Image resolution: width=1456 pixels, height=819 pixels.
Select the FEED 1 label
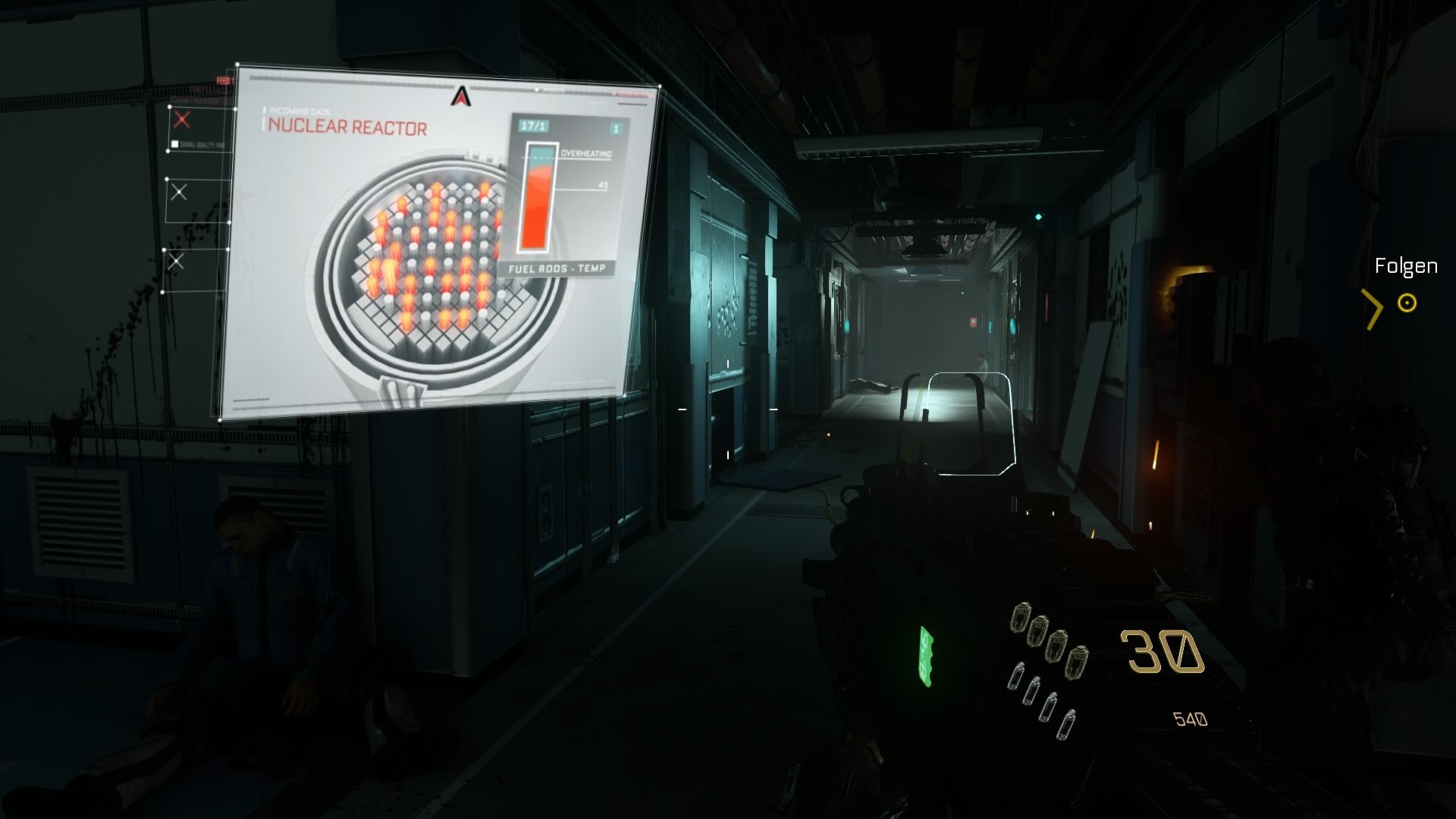pyautogui.click(x=224, y=80)
